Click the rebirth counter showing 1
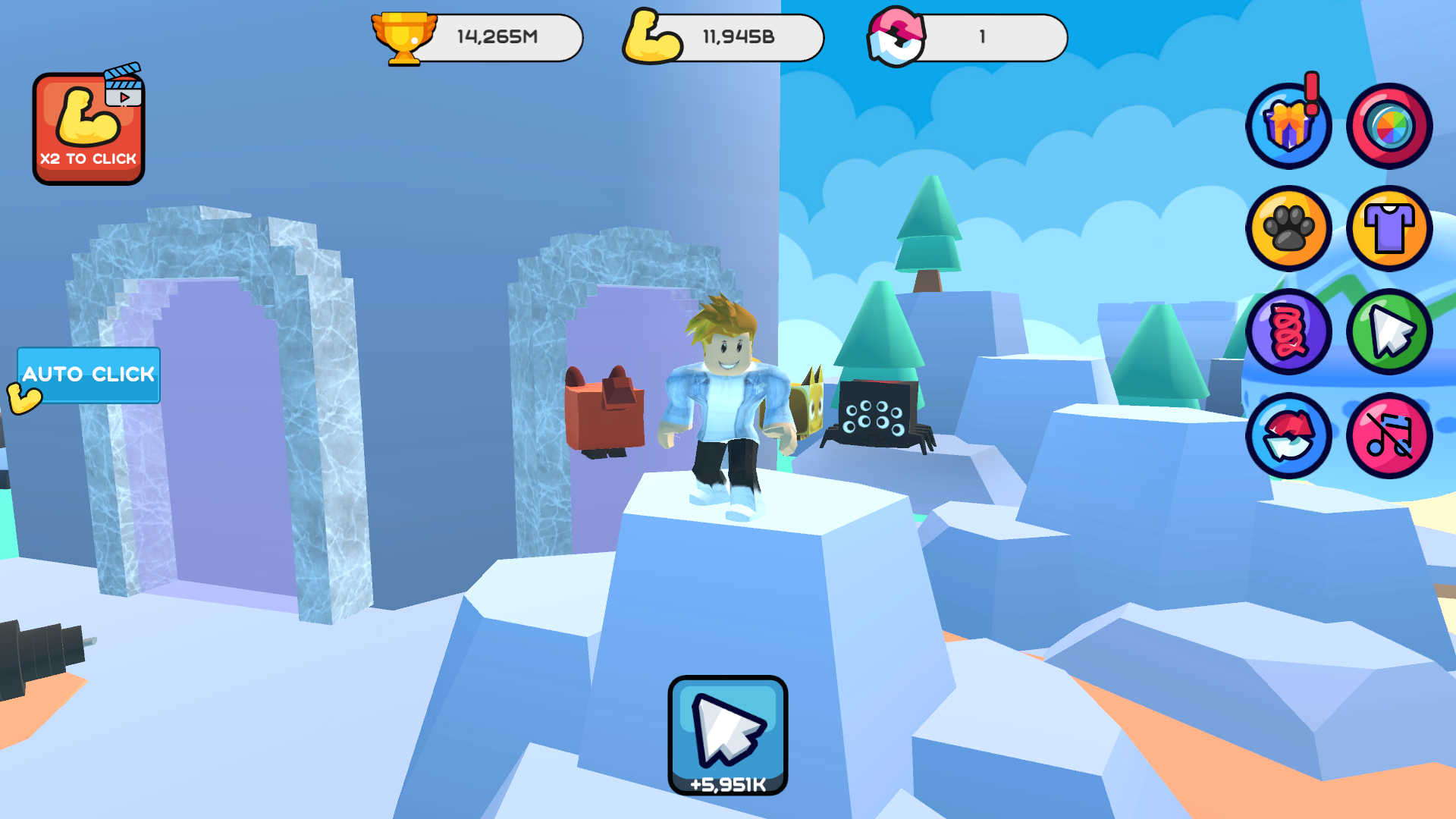Viewport: 1456px width, 819px height. point(982,36)
